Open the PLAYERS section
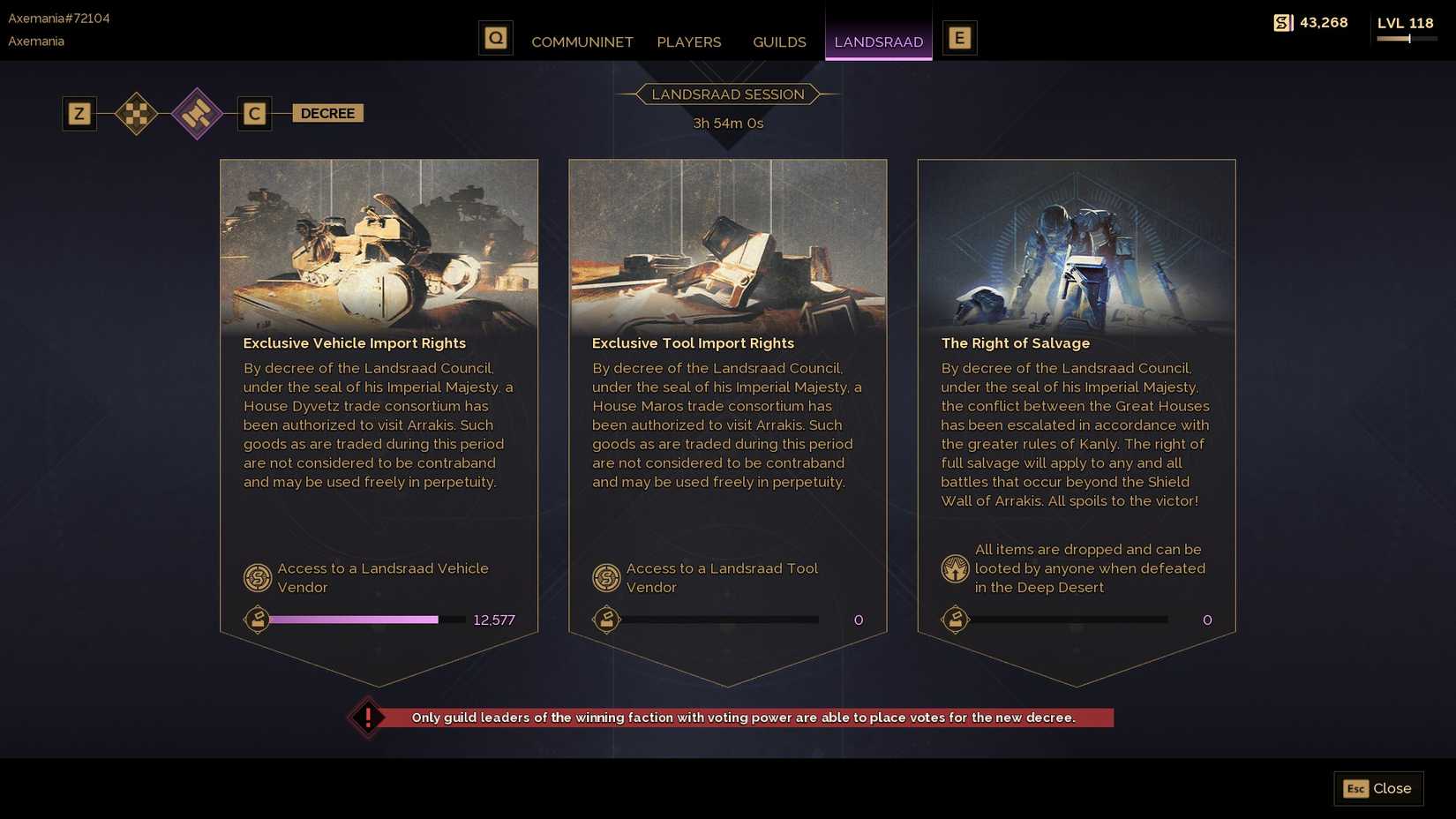The height and width of the screenshot is (819, 1456). click(x=688, y=41)
